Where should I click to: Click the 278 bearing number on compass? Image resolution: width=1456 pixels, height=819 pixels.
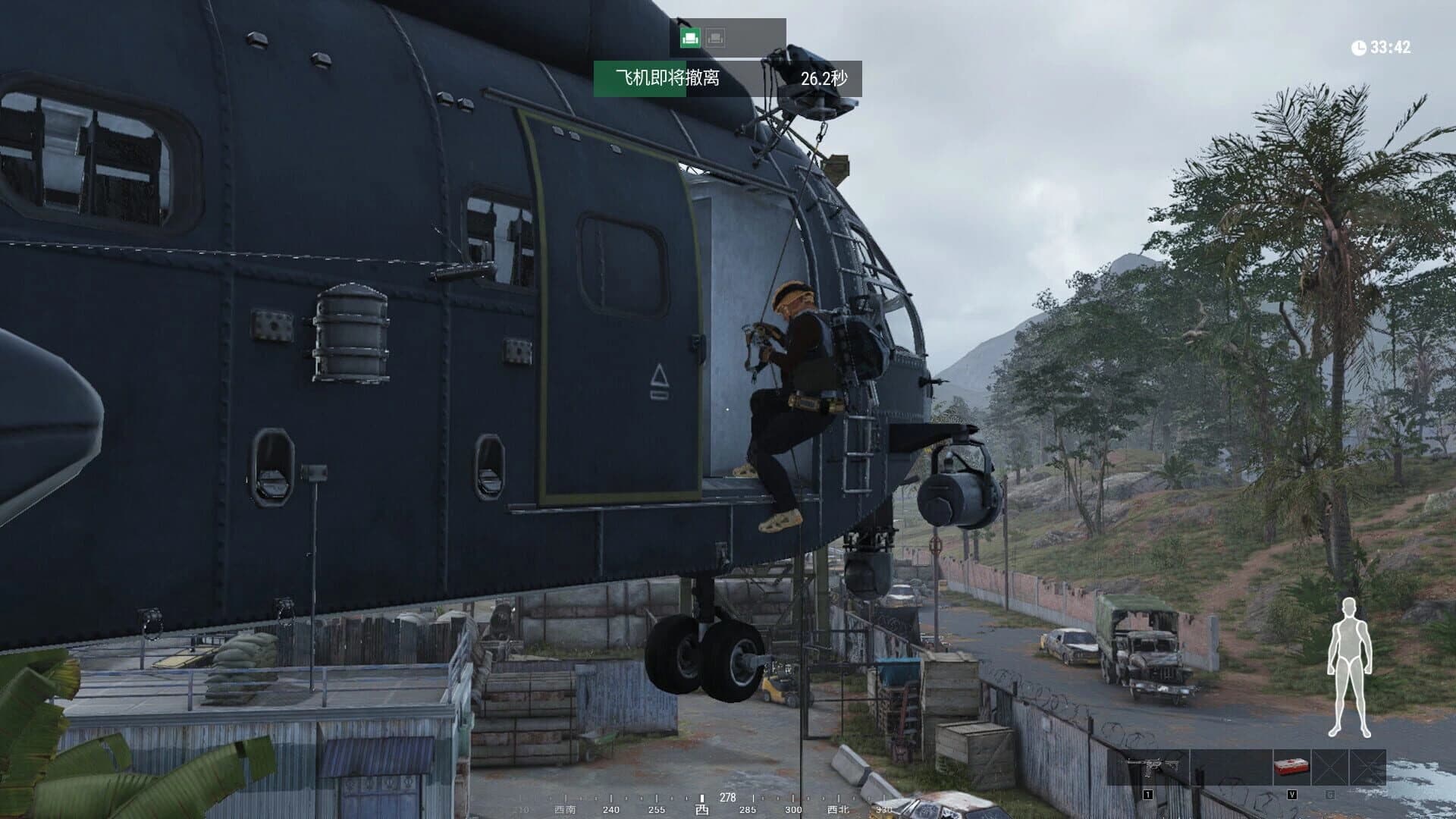(728, 797)
